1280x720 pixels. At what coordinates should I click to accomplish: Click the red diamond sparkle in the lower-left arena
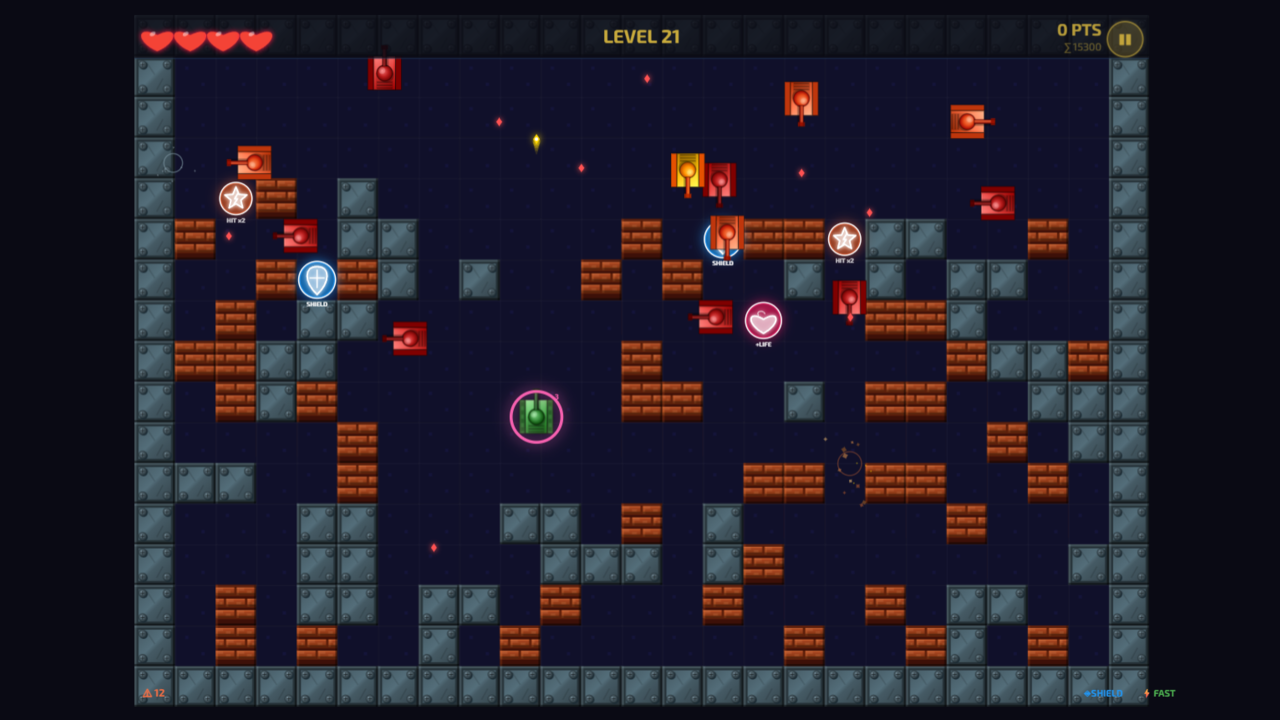(434, 548)
